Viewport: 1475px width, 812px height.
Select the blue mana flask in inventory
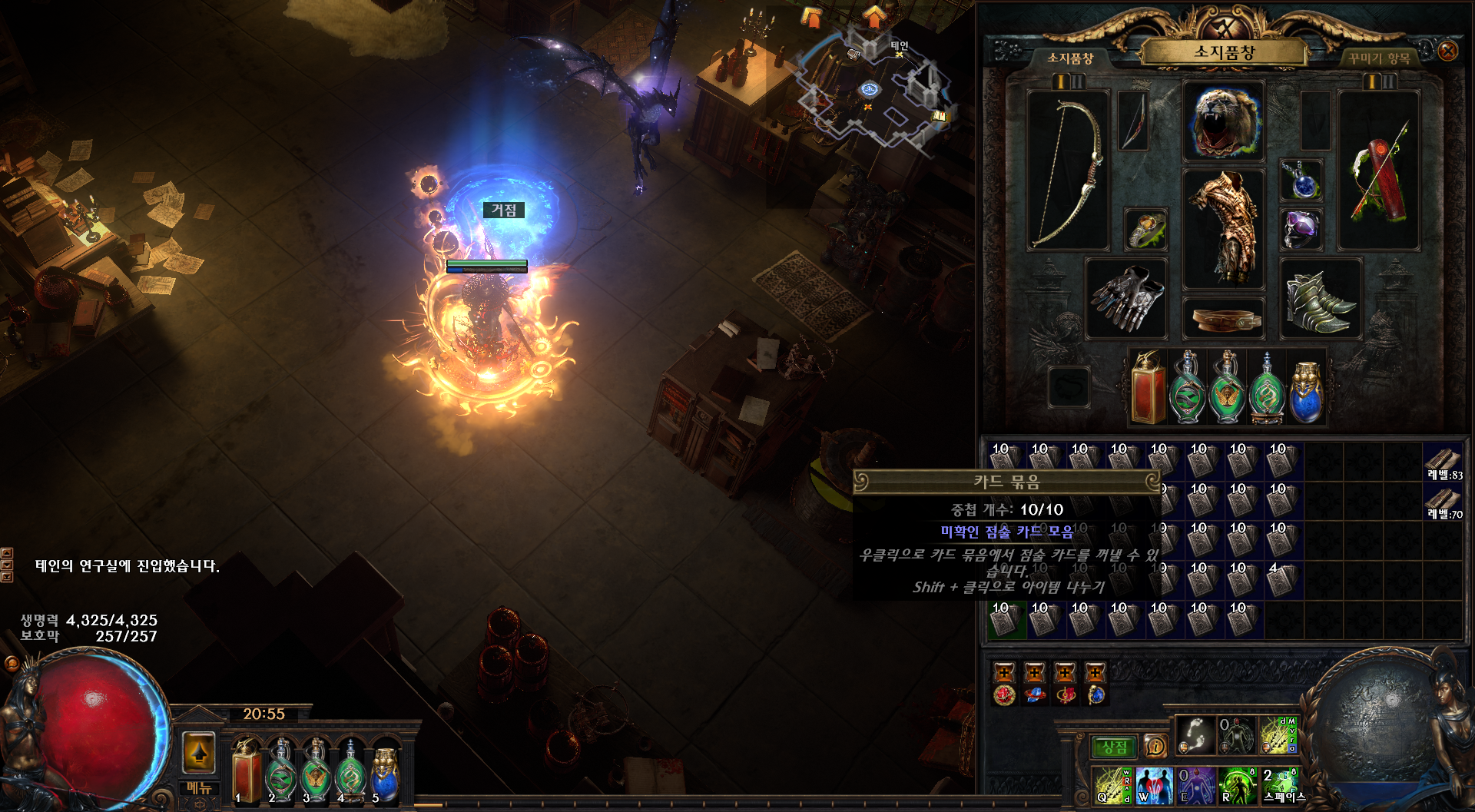point(1305,388)
